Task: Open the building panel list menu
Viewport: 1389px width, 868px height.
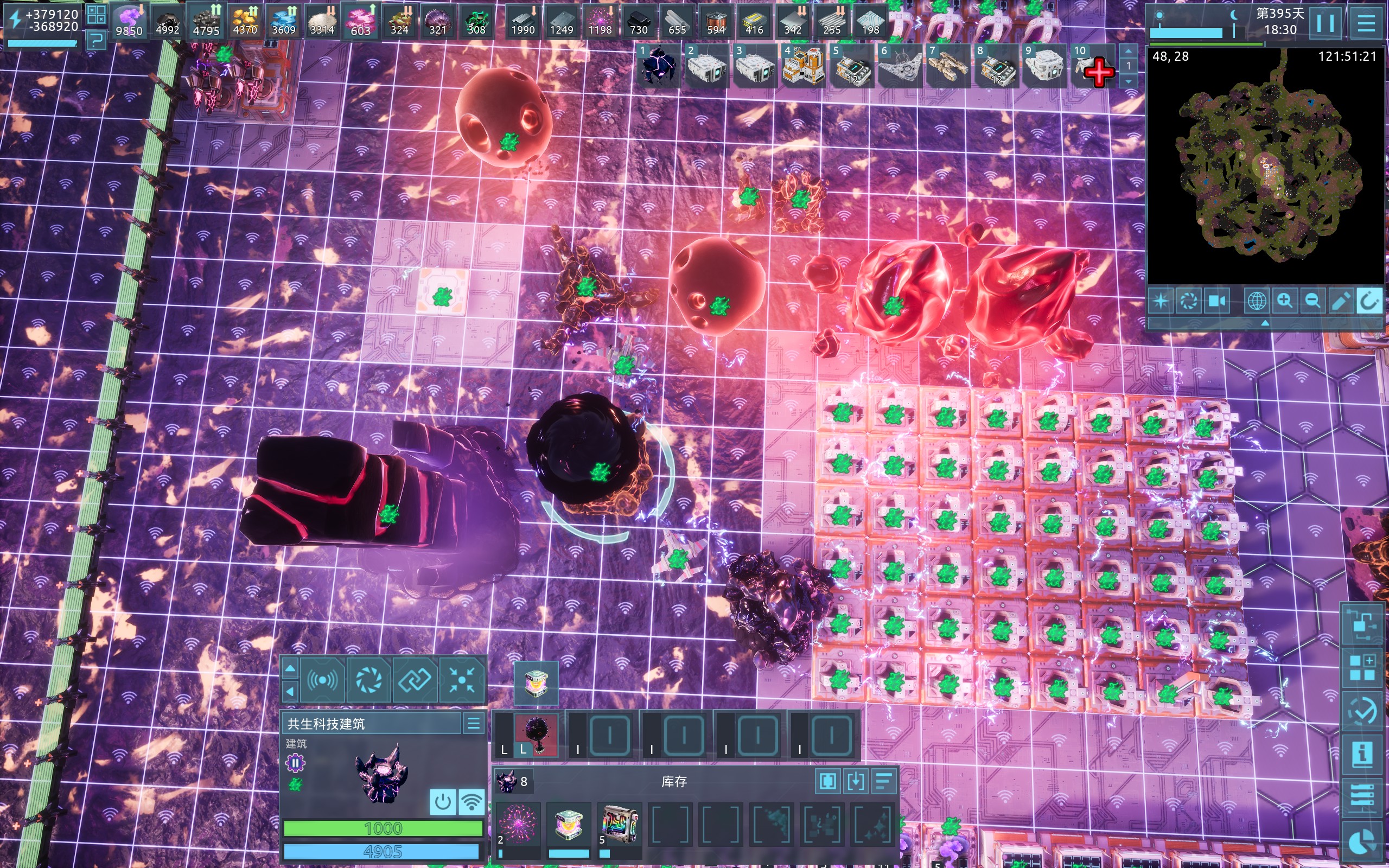Action: pyautogui.click(x=474, y=723)
